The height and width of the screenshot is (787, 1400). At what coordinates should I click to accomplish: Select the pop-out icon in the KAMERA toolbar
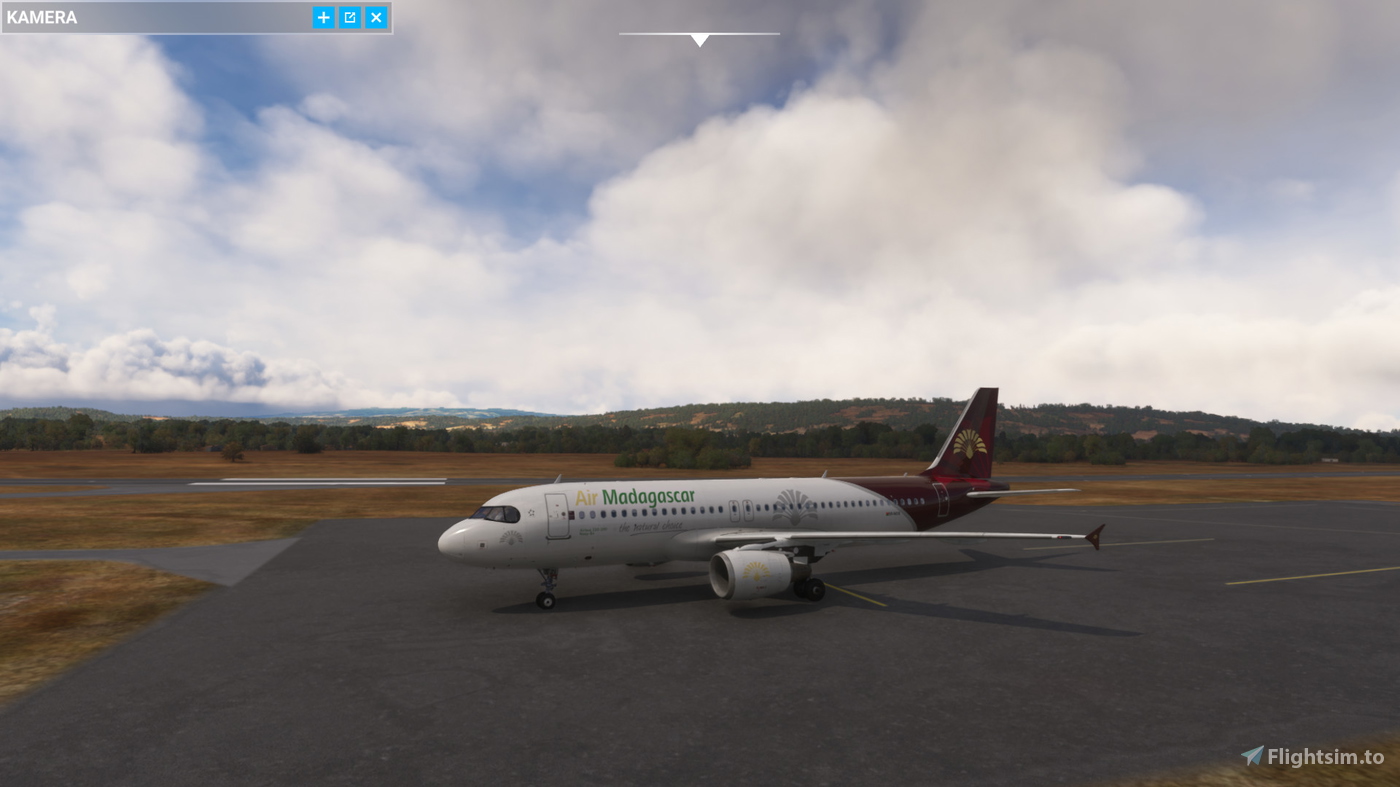(x=348, y=16)
